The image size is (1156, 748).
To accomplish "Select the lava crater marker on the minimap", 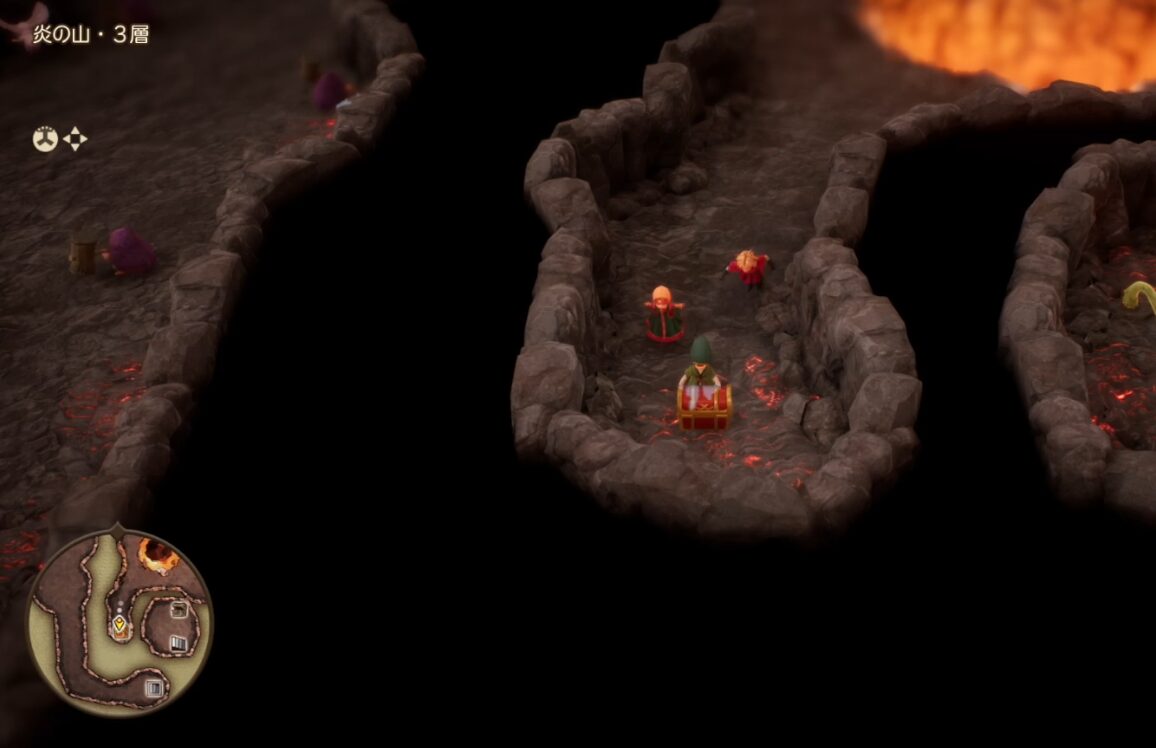I will 157,553.
